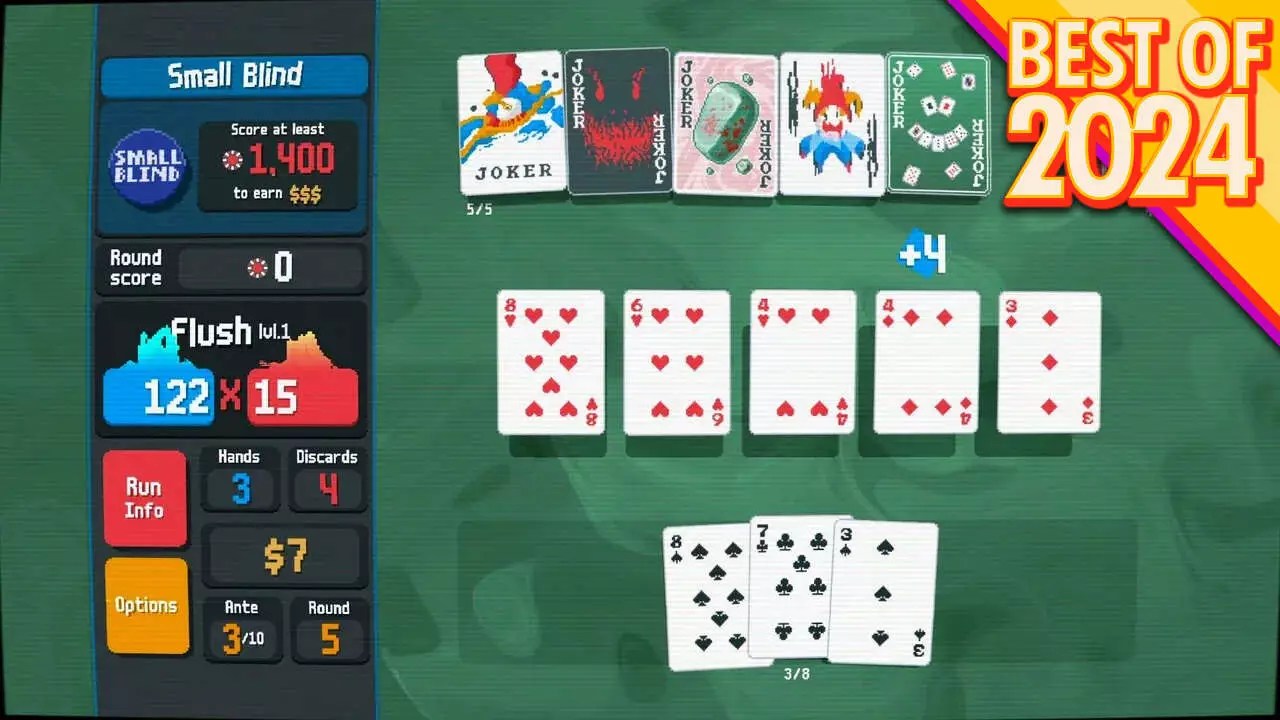Click the played 8 of hearts card

(x=551, y=360)
